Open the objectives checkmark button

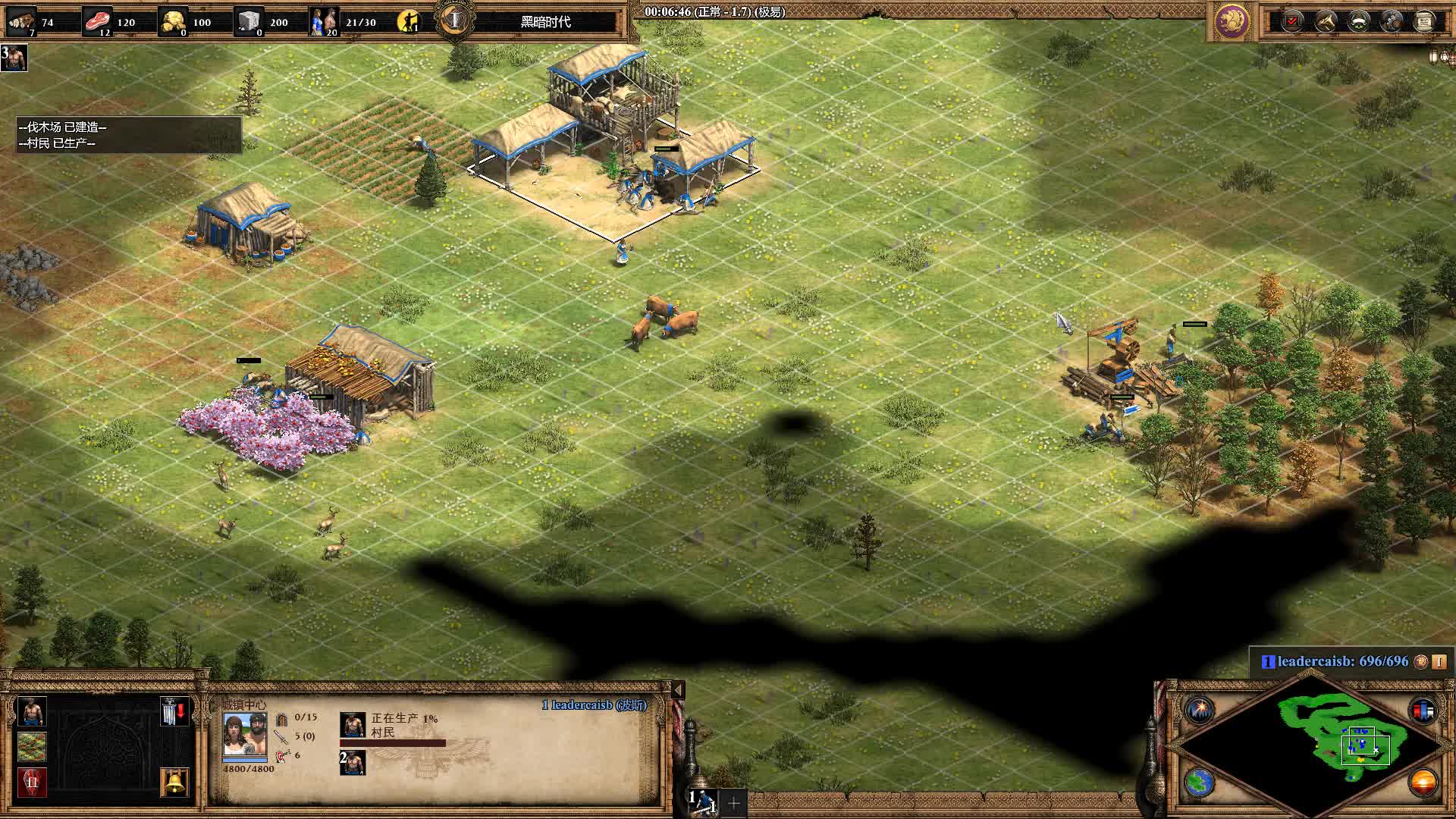point(1292,21)
